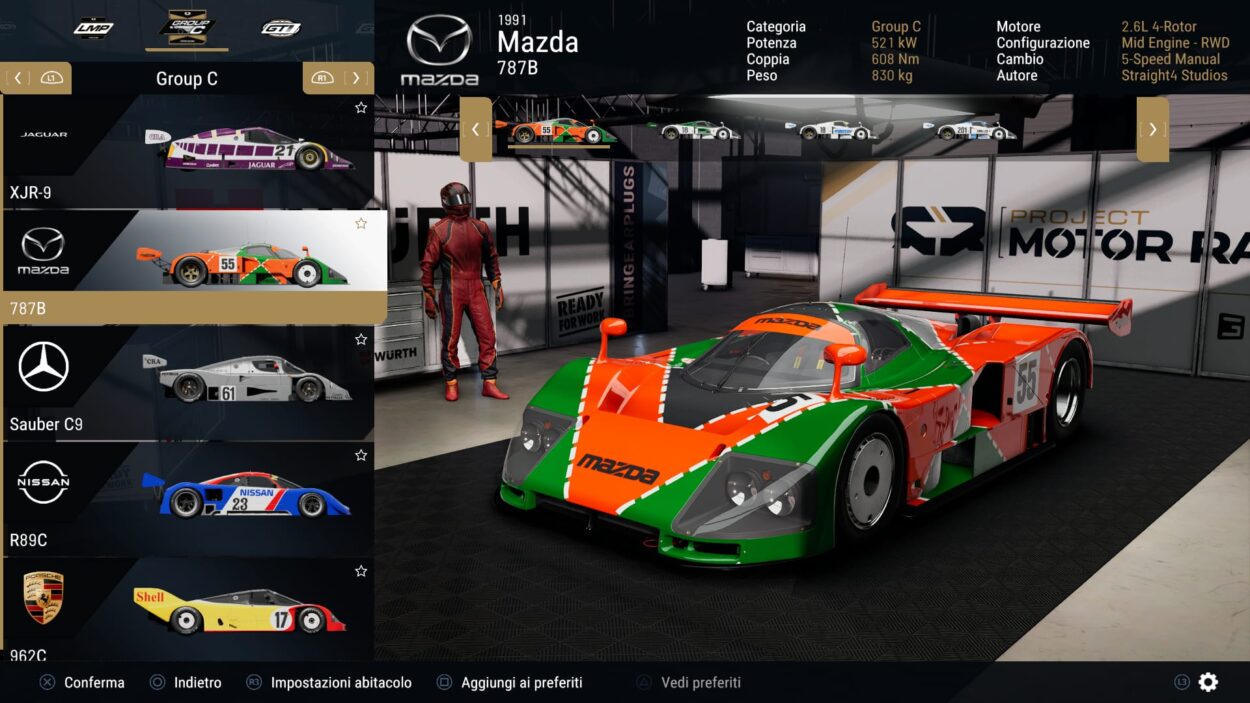Screen dimensions: 1250x703
Task: Favorite the Jaguar XJR-9 with its star
Action: coord(361,108)
